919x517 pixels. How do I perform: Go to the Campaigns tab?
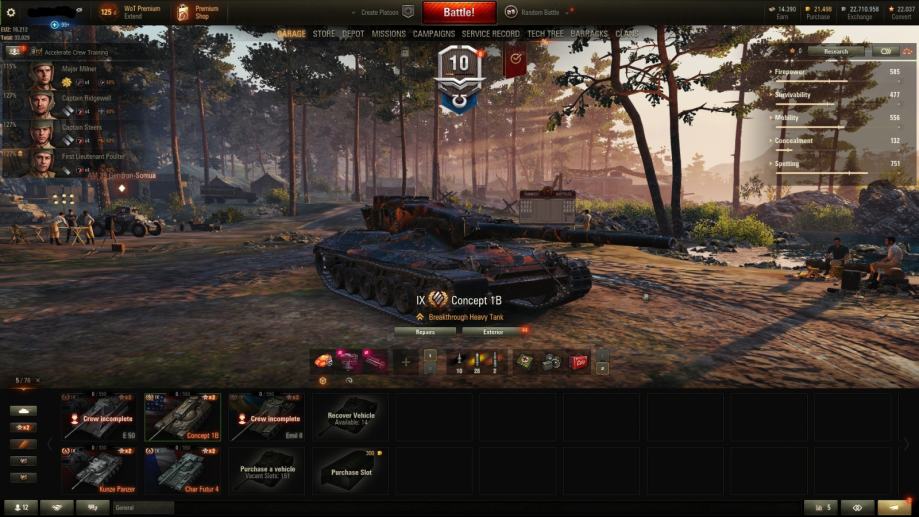[434, 34]
